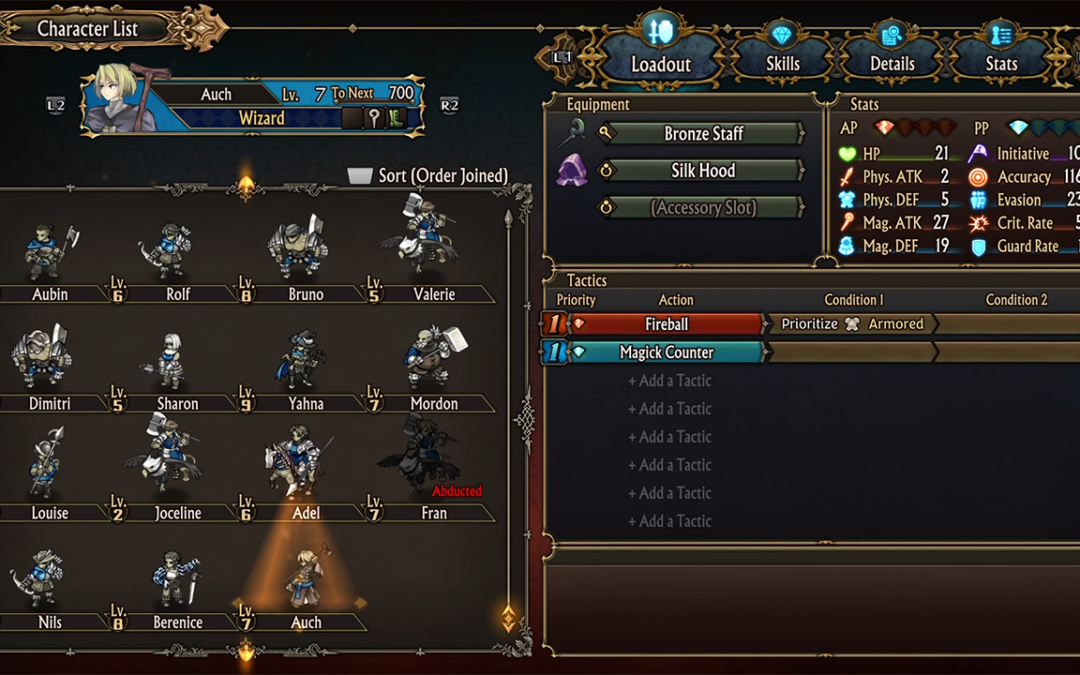Select the Magick Counter tactic
This screenshot has height=675, width=1080.
(666, 352)
